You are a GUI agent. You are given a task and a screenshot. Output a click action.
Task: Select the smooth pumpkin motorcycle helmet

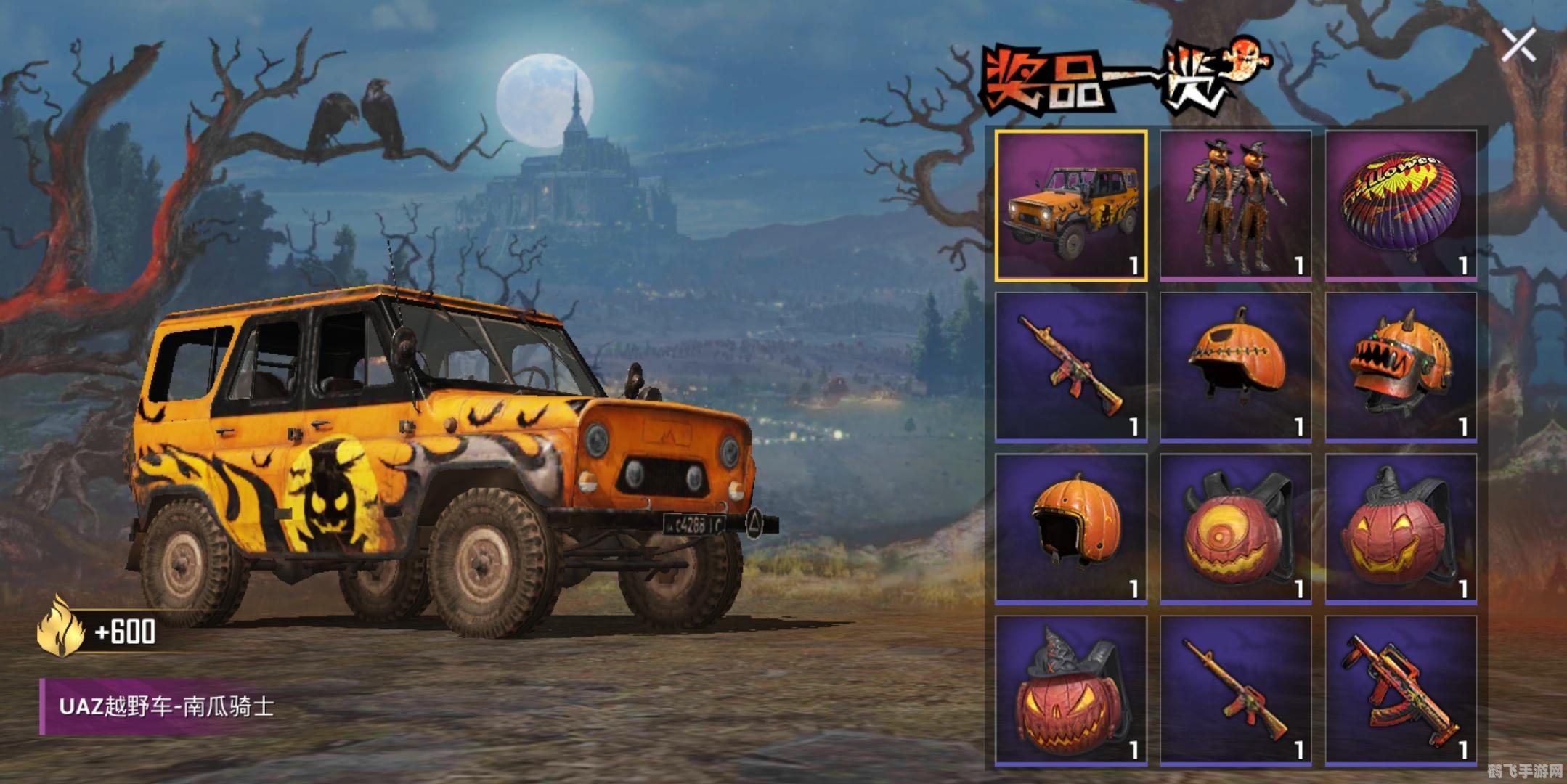pos(1071,528)
